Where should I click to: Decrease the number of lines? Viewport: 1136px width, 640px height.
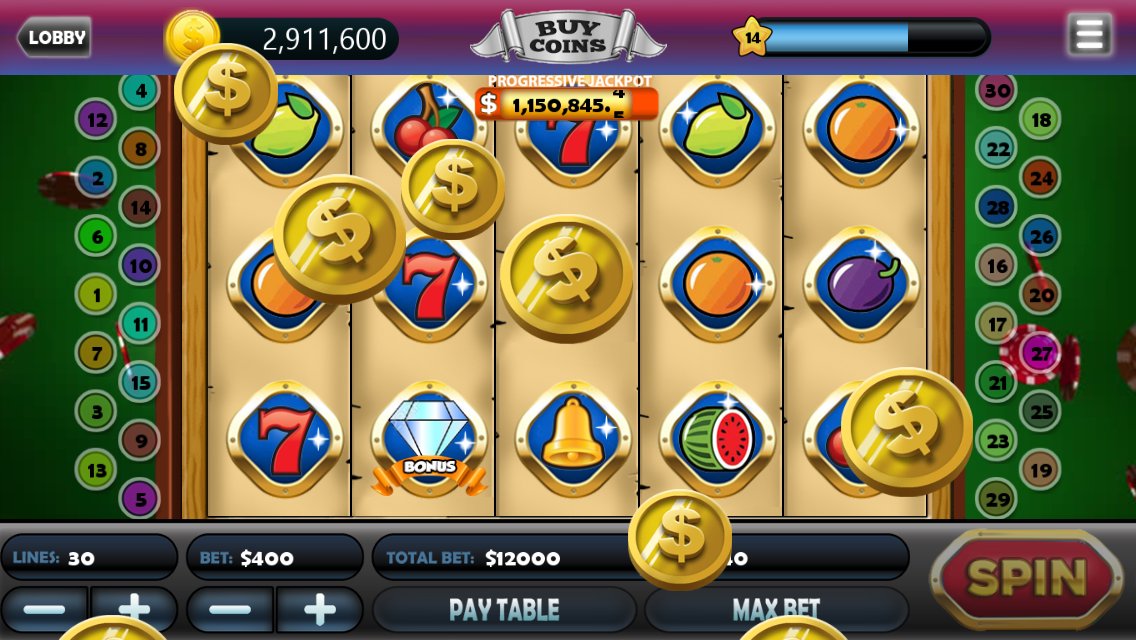pyautogui.click(x=44, y=609)
